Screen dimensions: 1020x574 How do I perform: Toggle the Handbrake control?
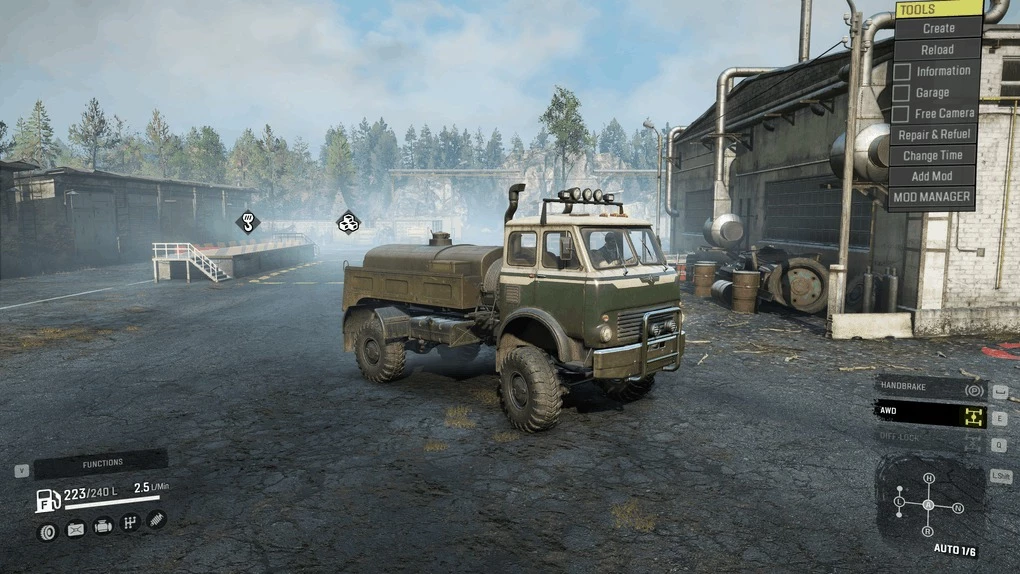pos(931,389)
